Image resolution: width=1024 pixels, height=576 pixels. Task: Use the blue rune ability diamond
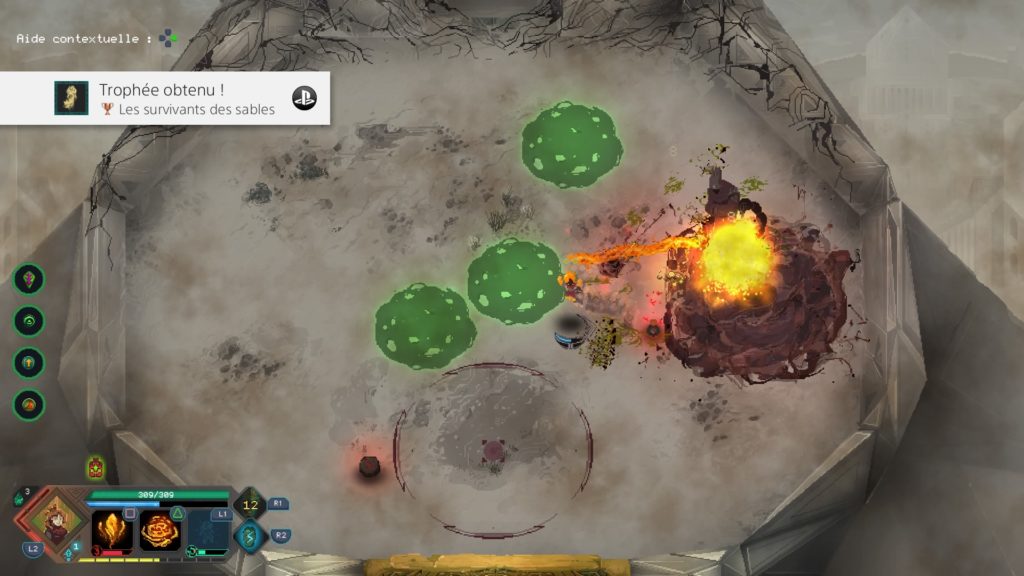tap(250, 537)
